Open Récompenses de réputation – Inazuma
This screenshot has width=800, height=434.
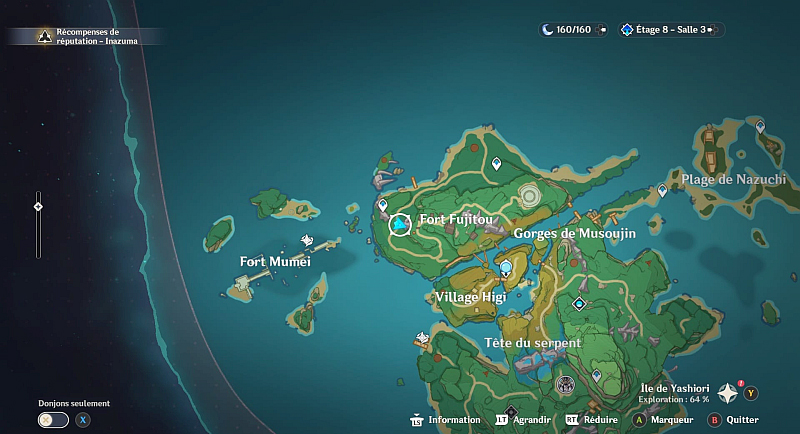pyautogui.click(x=86, y=36)
